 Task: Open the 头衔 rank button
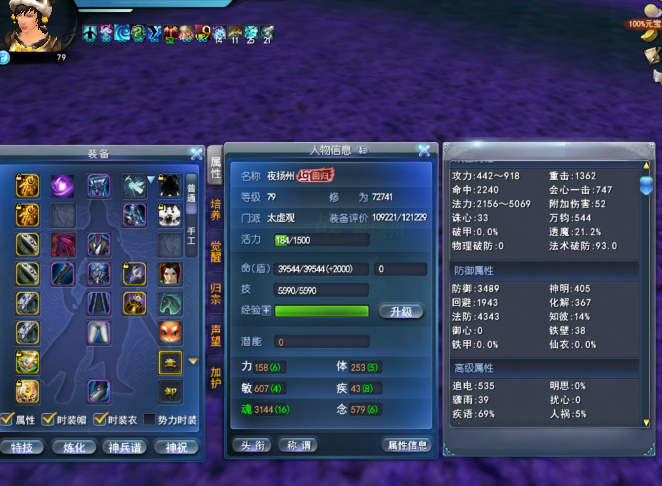click(x=250, y=445)
